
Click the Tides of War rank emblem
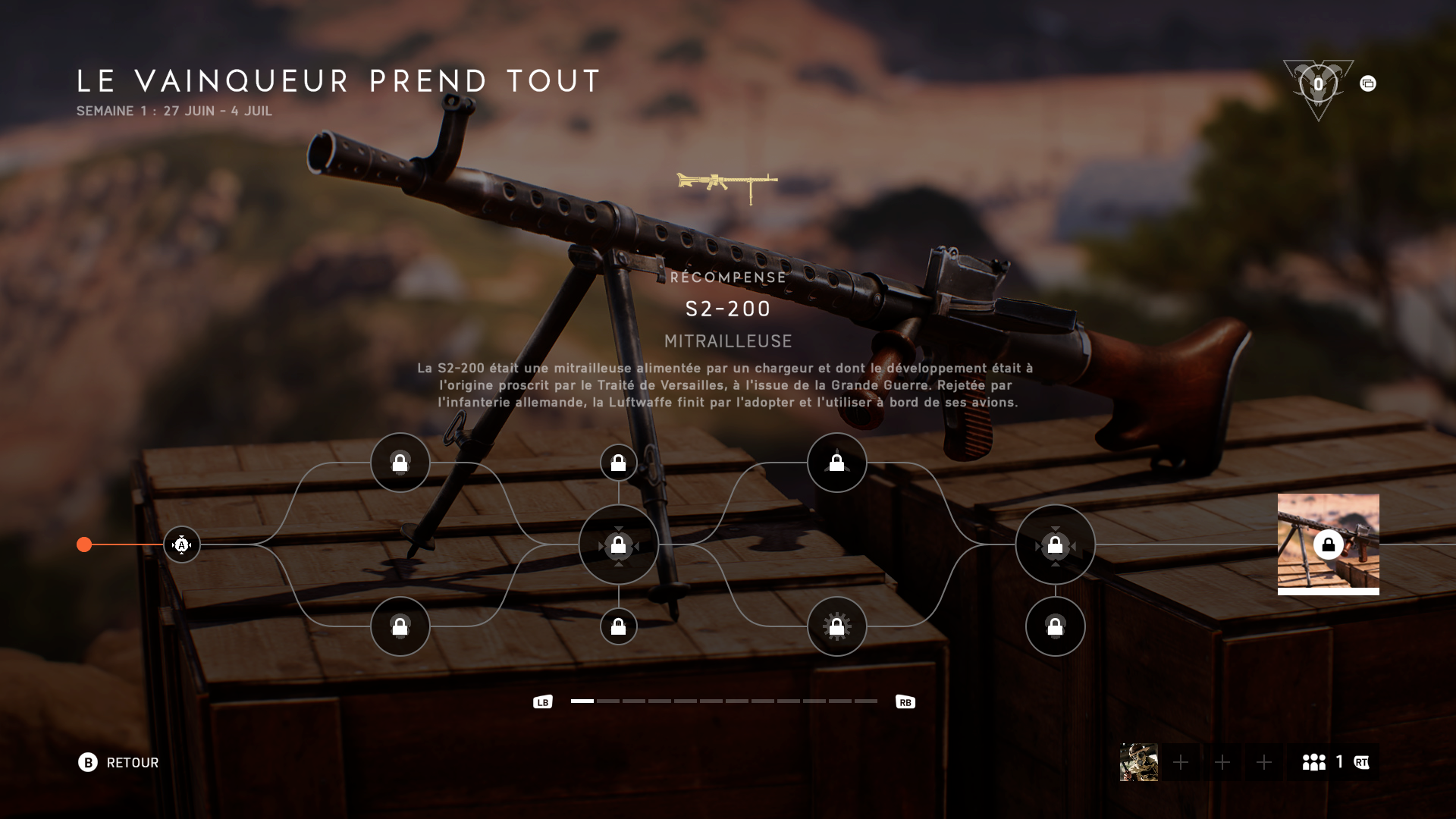point(1318,86)
